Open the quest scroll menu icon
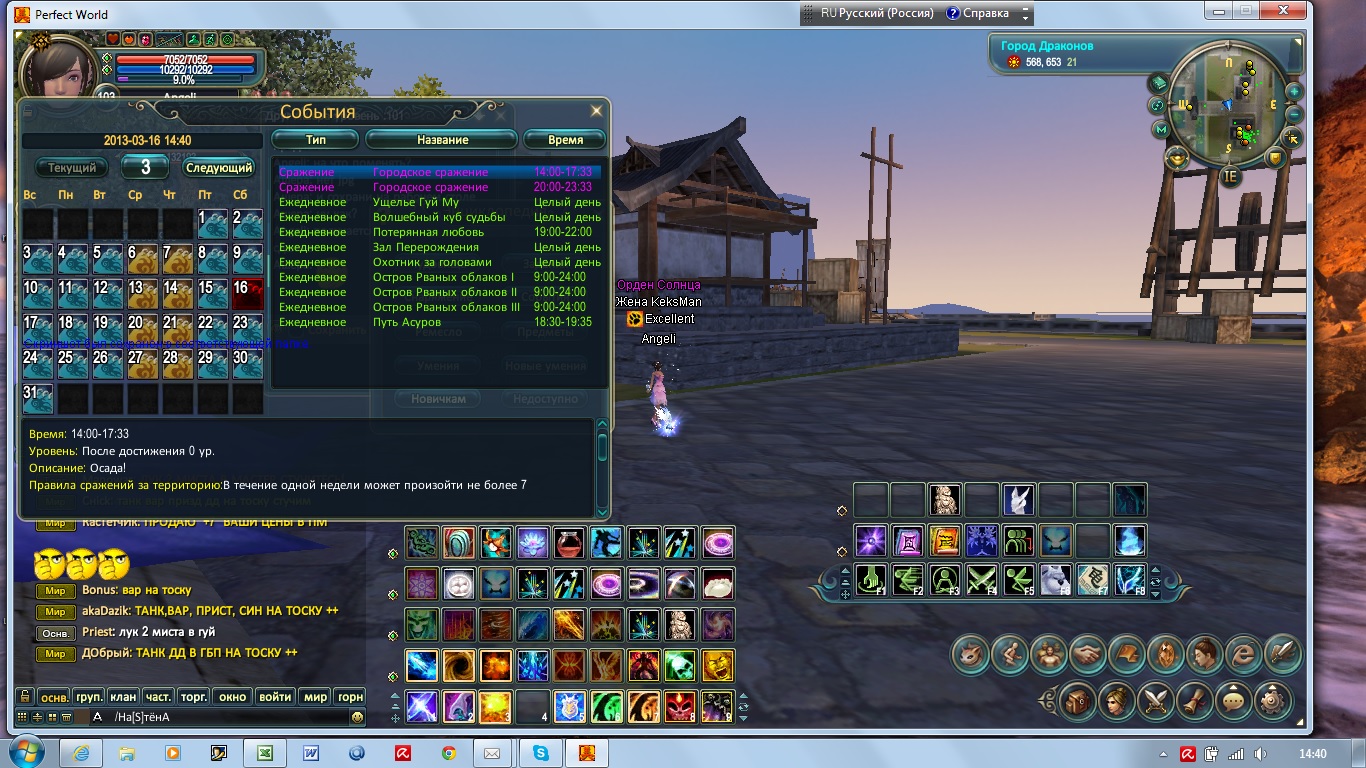The image size is (1366, 768). 1193,699
